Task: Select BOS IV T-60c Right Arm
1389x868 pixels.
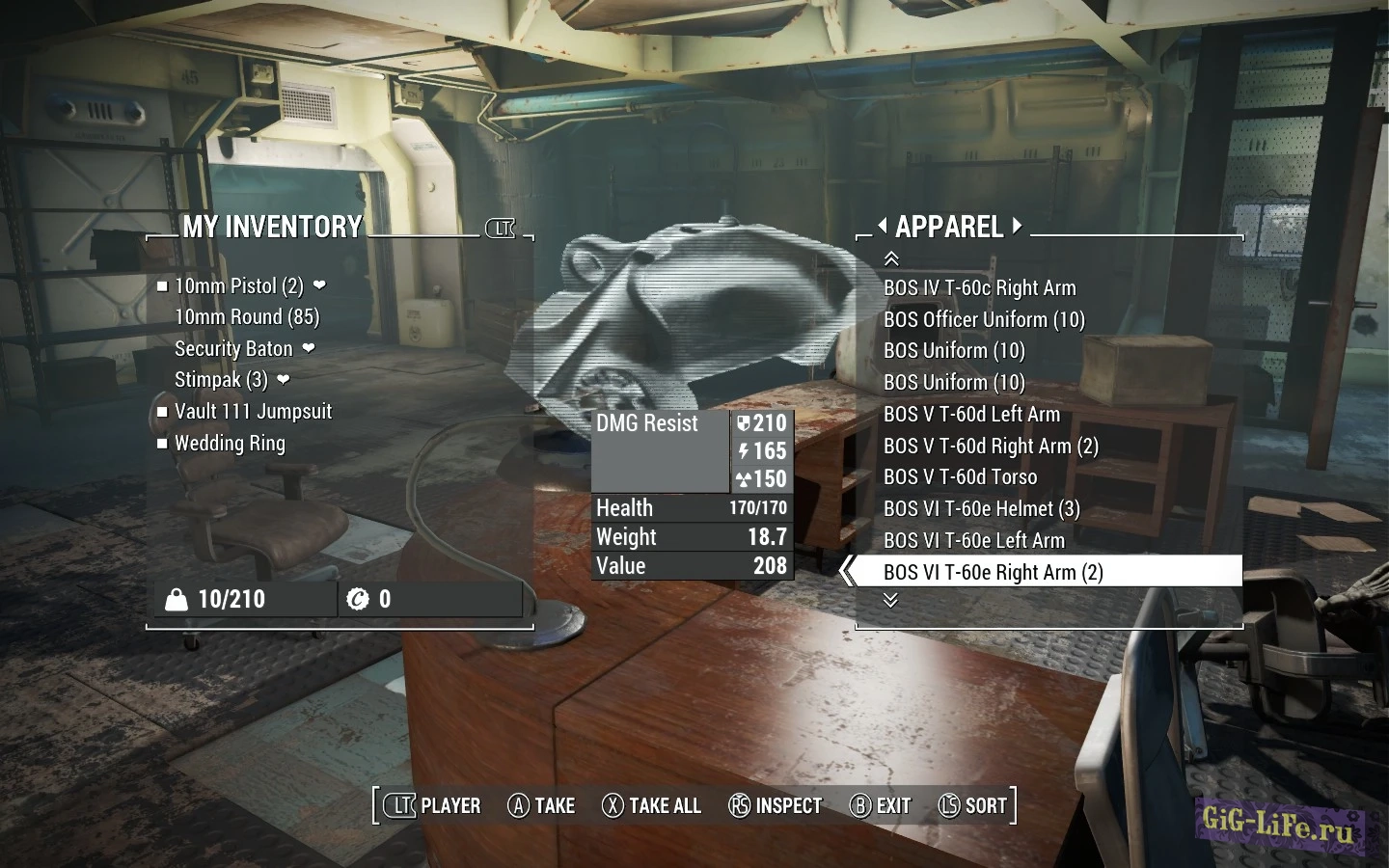Action: pos(979,288)
